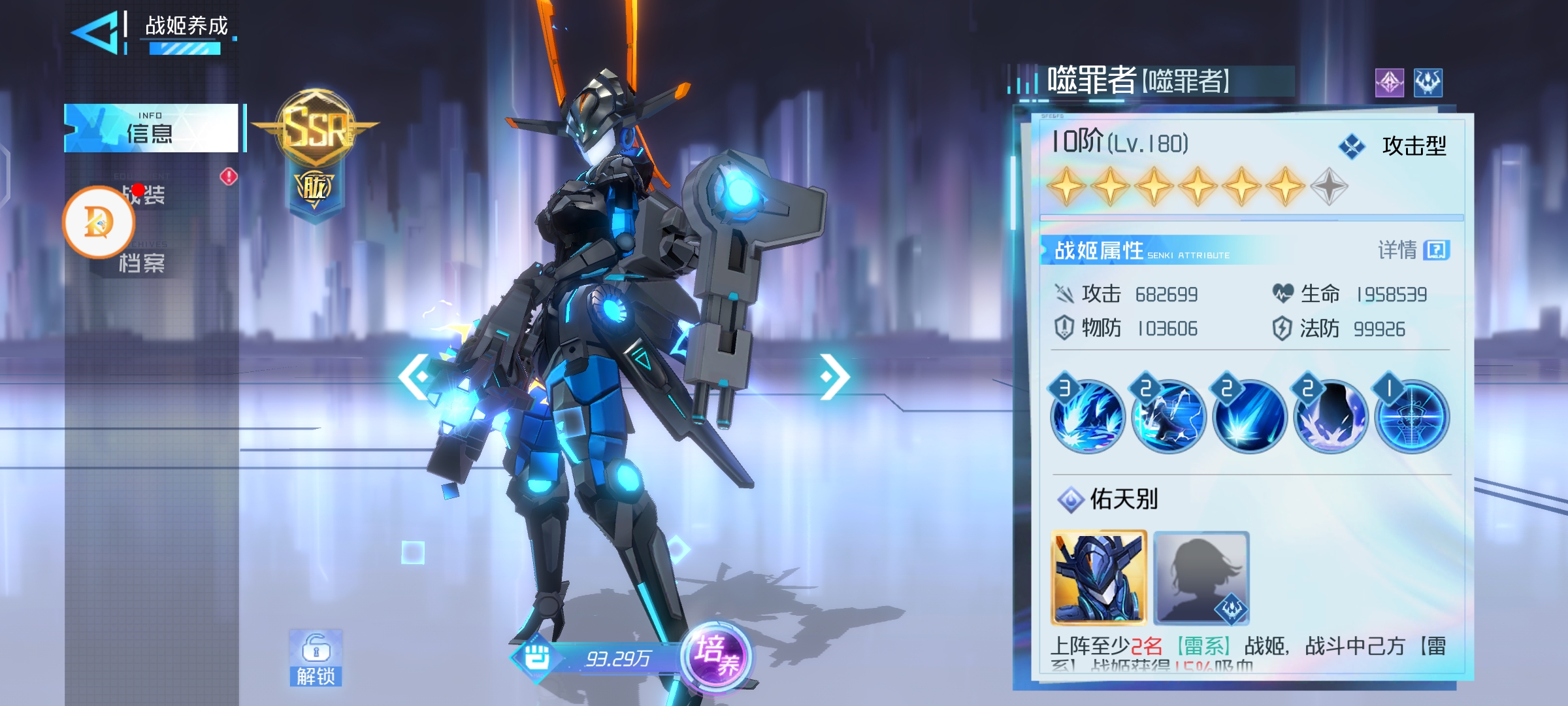Show the previous senki with left arrow
Viewport: 1568px width, 706px height.
(x=415, y=376)
